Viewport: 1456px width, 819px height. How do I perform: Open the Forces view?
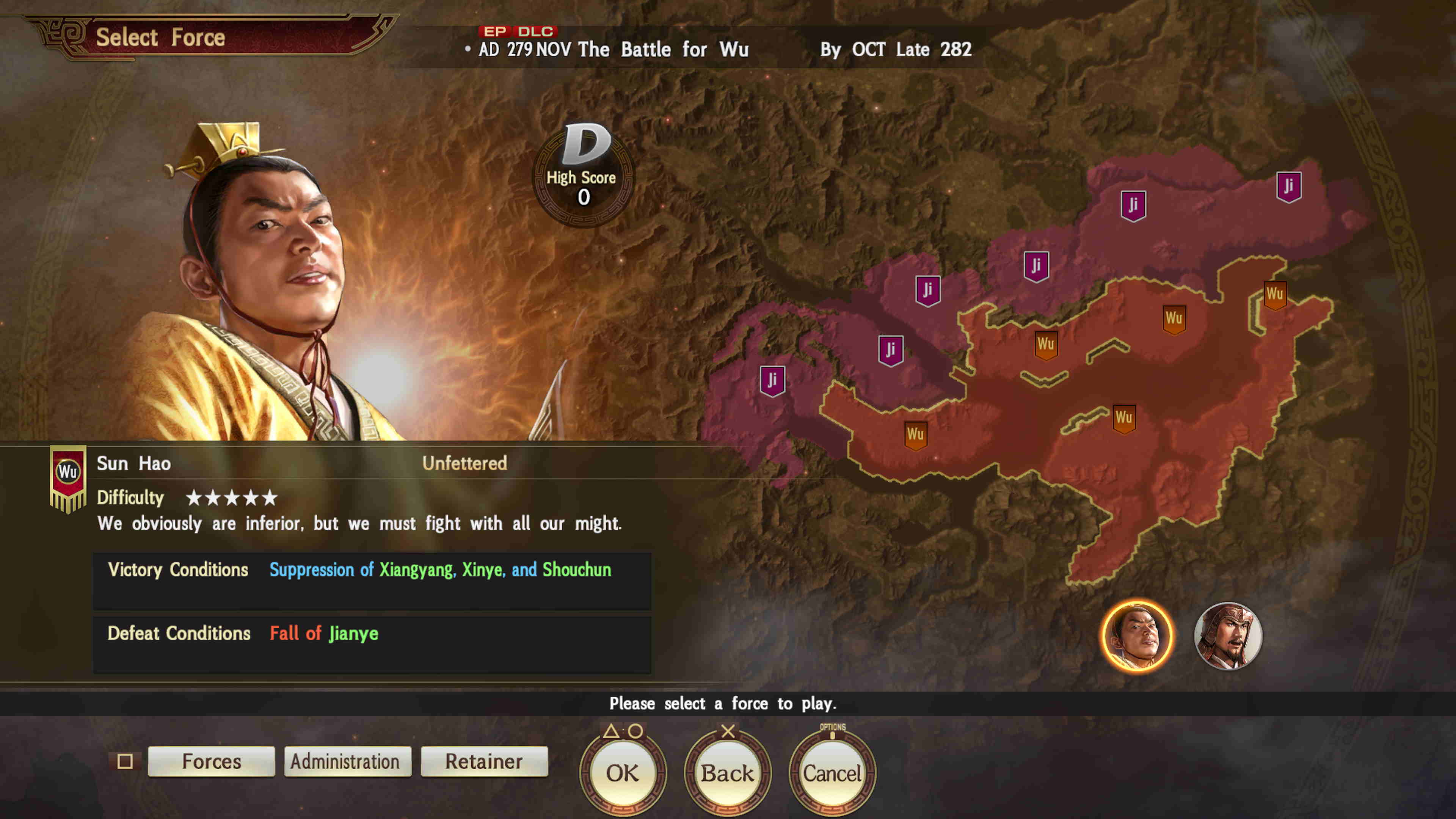point(211,761)
